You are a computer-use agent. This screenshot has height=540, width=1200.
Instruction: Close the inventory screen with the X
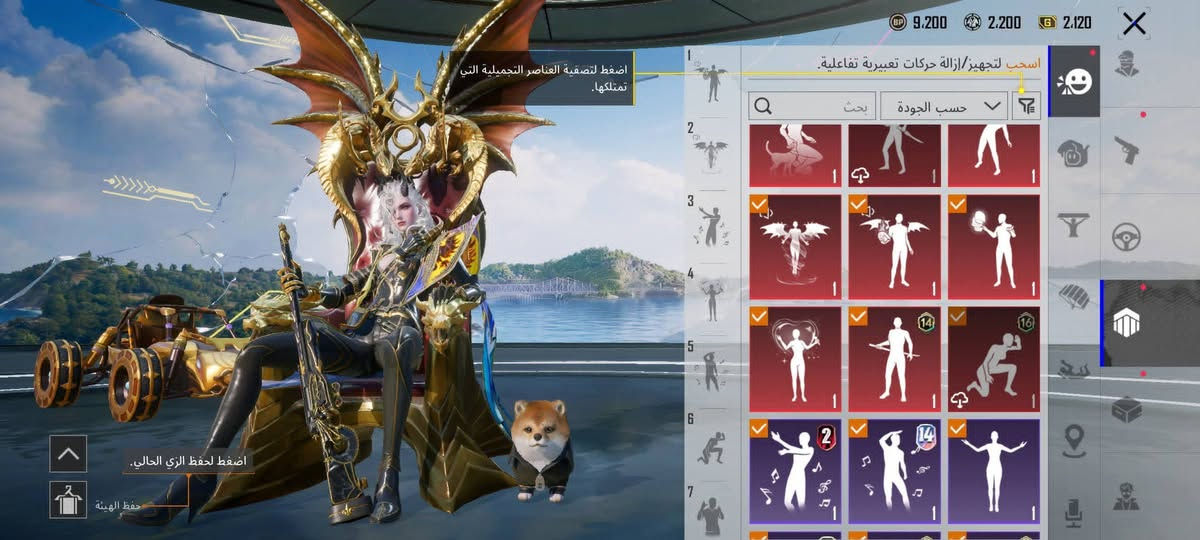click(1133, 24)
